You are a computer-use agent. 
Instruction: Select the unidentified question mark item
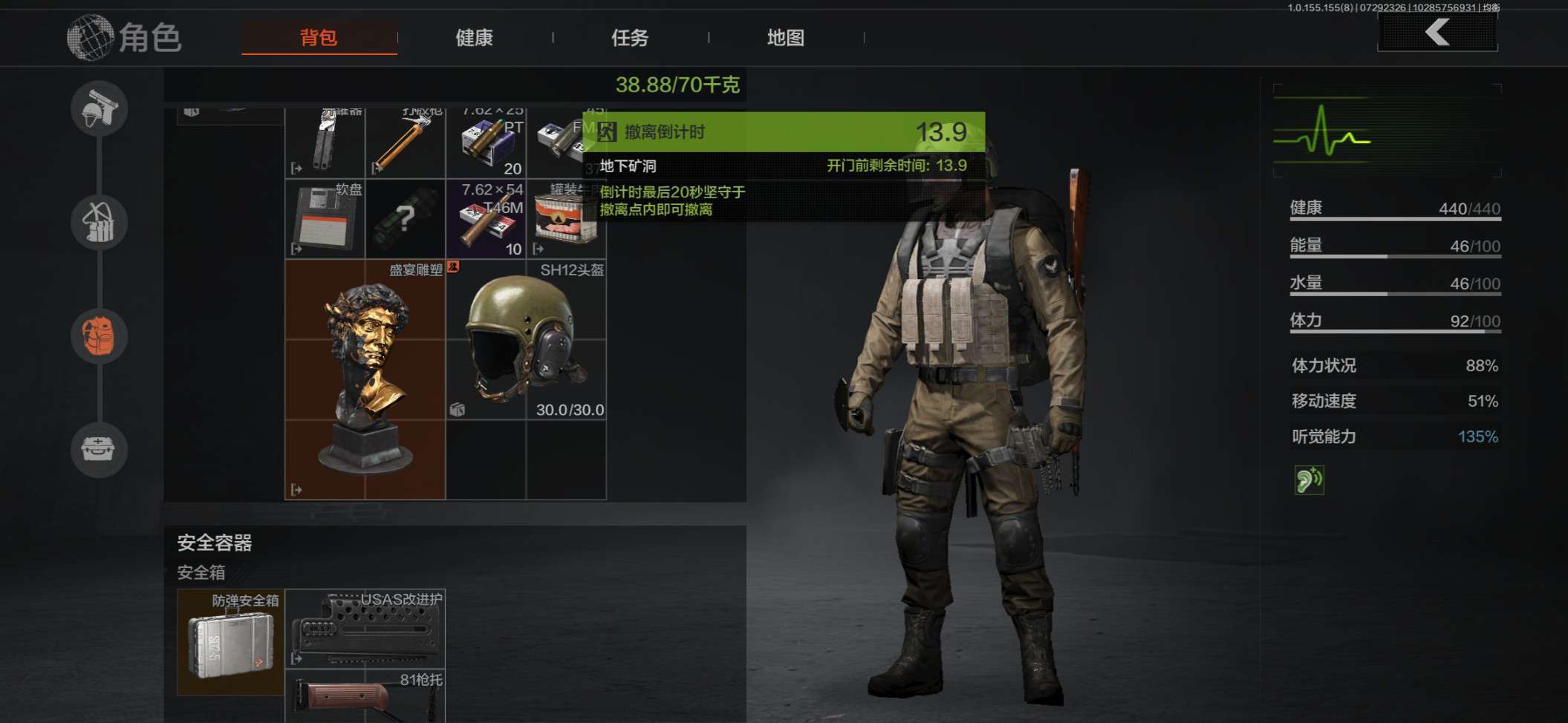(405, 219)
